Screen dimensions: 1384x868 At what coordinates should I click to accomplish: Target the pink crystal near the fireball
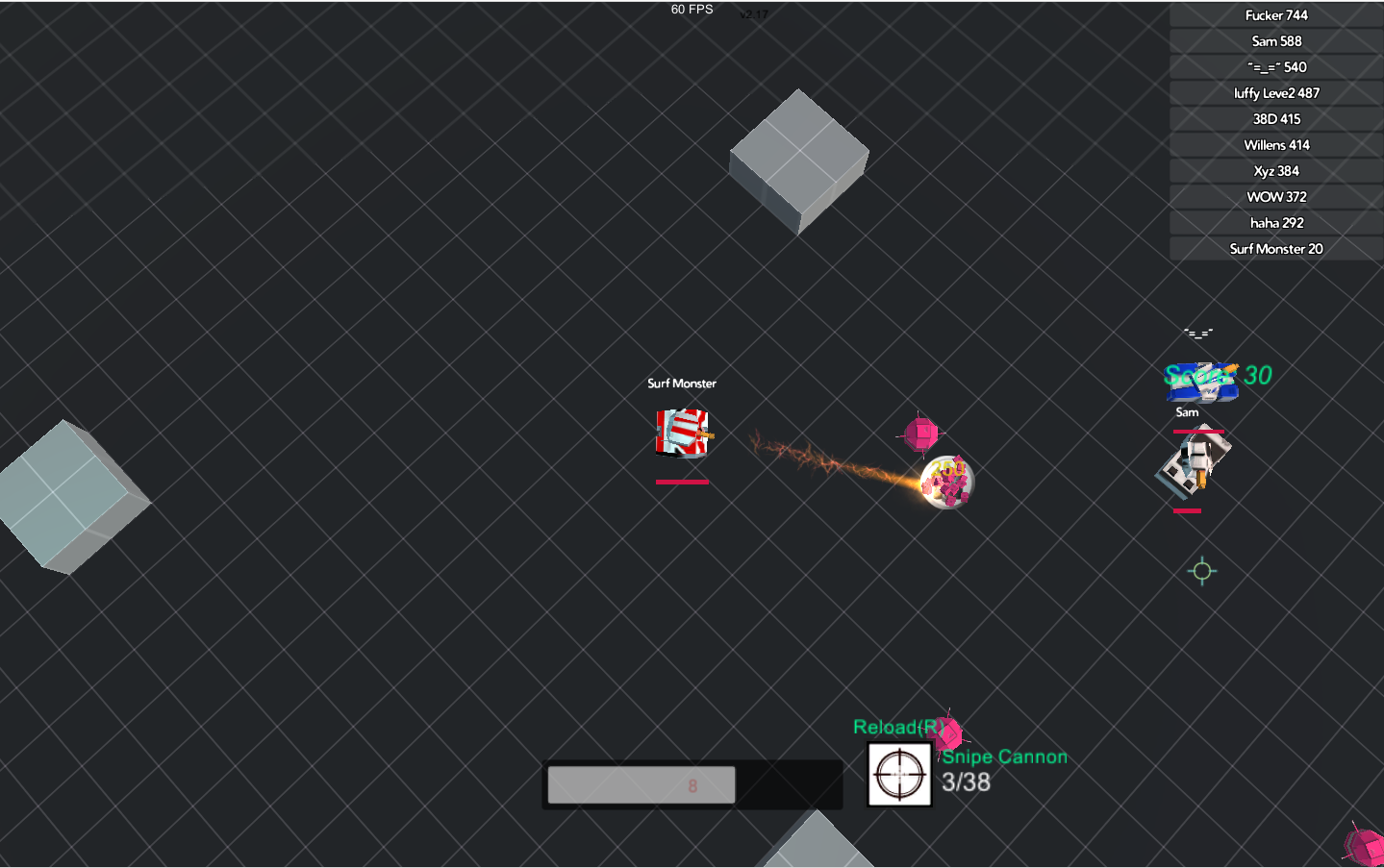(x=920, y=434)
